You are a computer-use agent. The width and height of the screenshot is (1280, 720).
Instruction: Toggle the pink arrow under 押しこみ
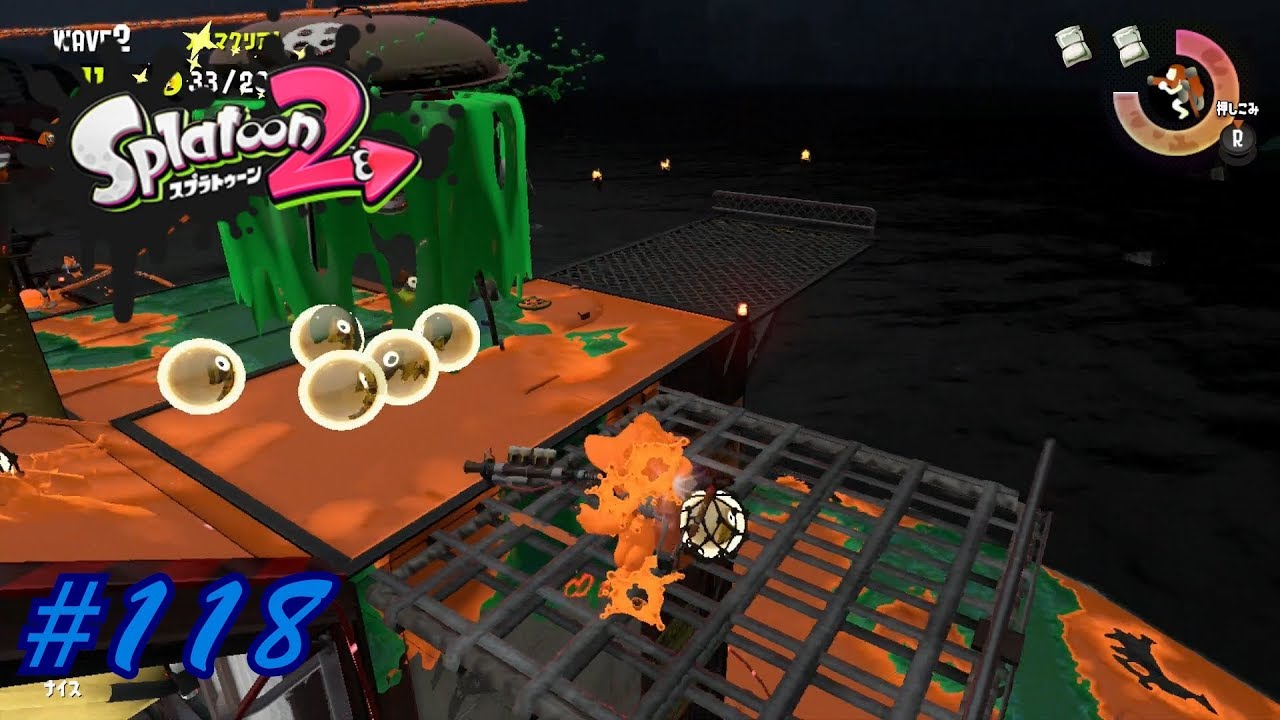point(1238,124)
